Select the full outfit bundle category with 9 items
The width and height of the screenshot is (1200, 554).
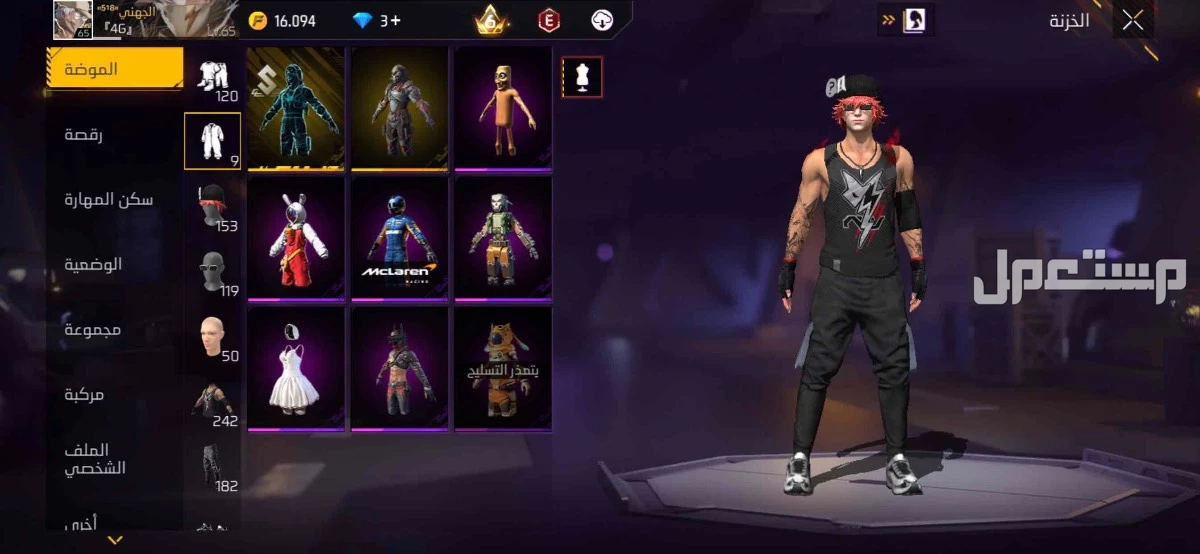212,142
